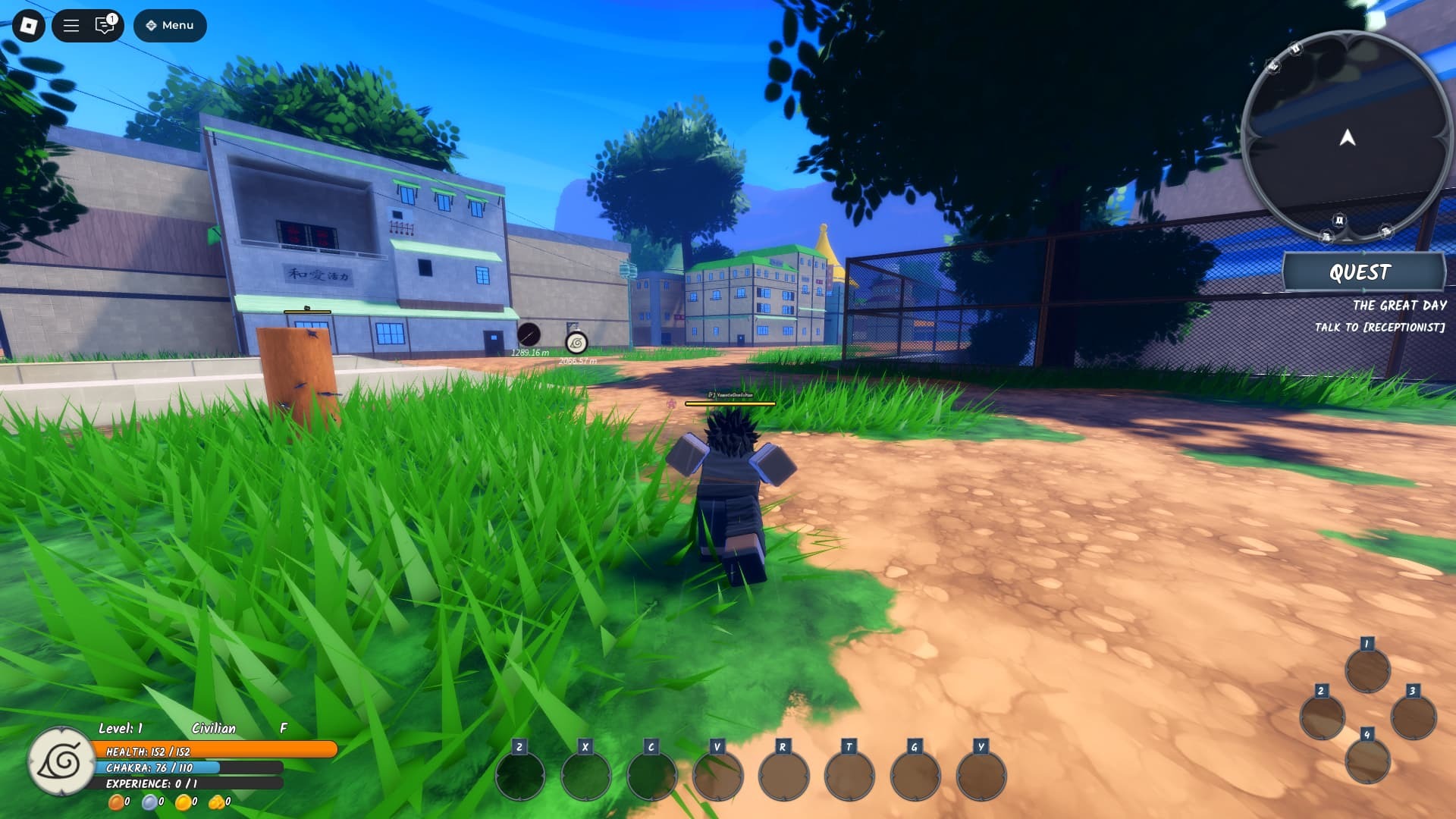Viewport: 1456px width, 819px height.
Task: Select the item slot numbered 1
Action: (x=1367, y=670)
